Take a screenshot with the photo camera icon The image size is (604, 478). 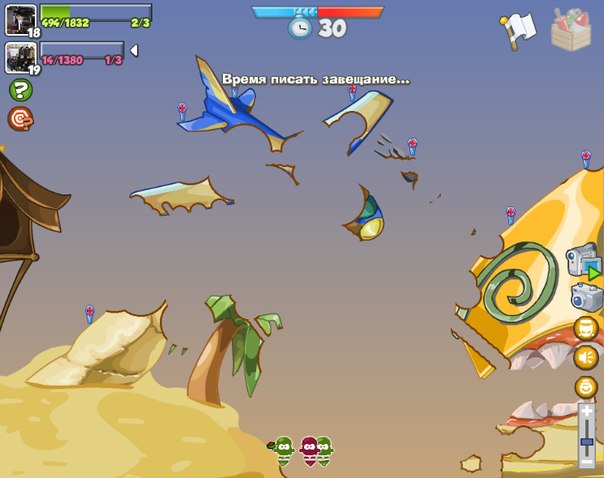point(585,295)
